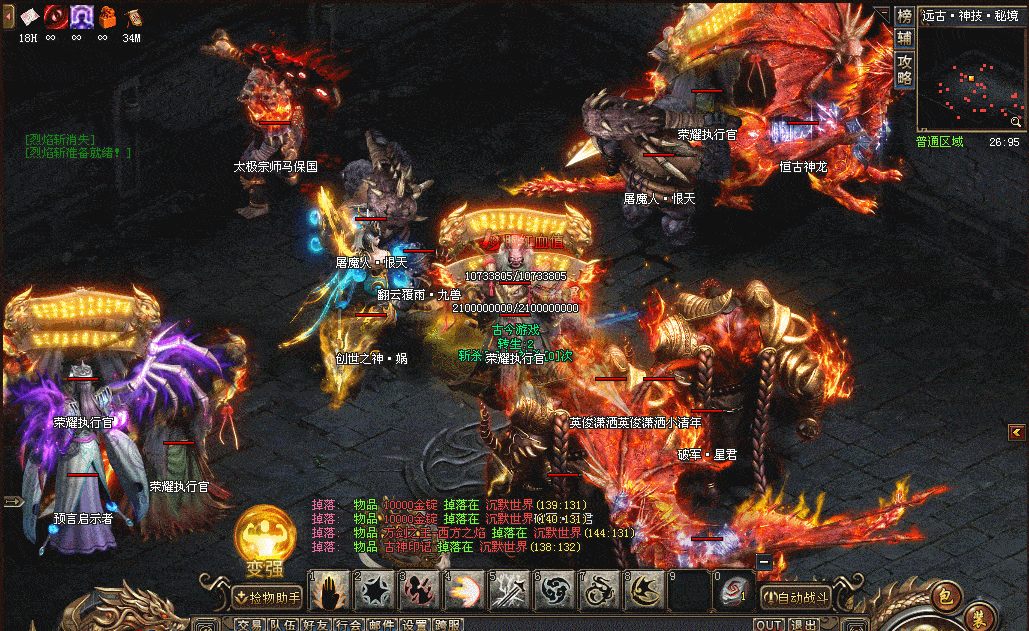Open the 行会 guild menu
1029x631 pixels.
click(348, 625)
